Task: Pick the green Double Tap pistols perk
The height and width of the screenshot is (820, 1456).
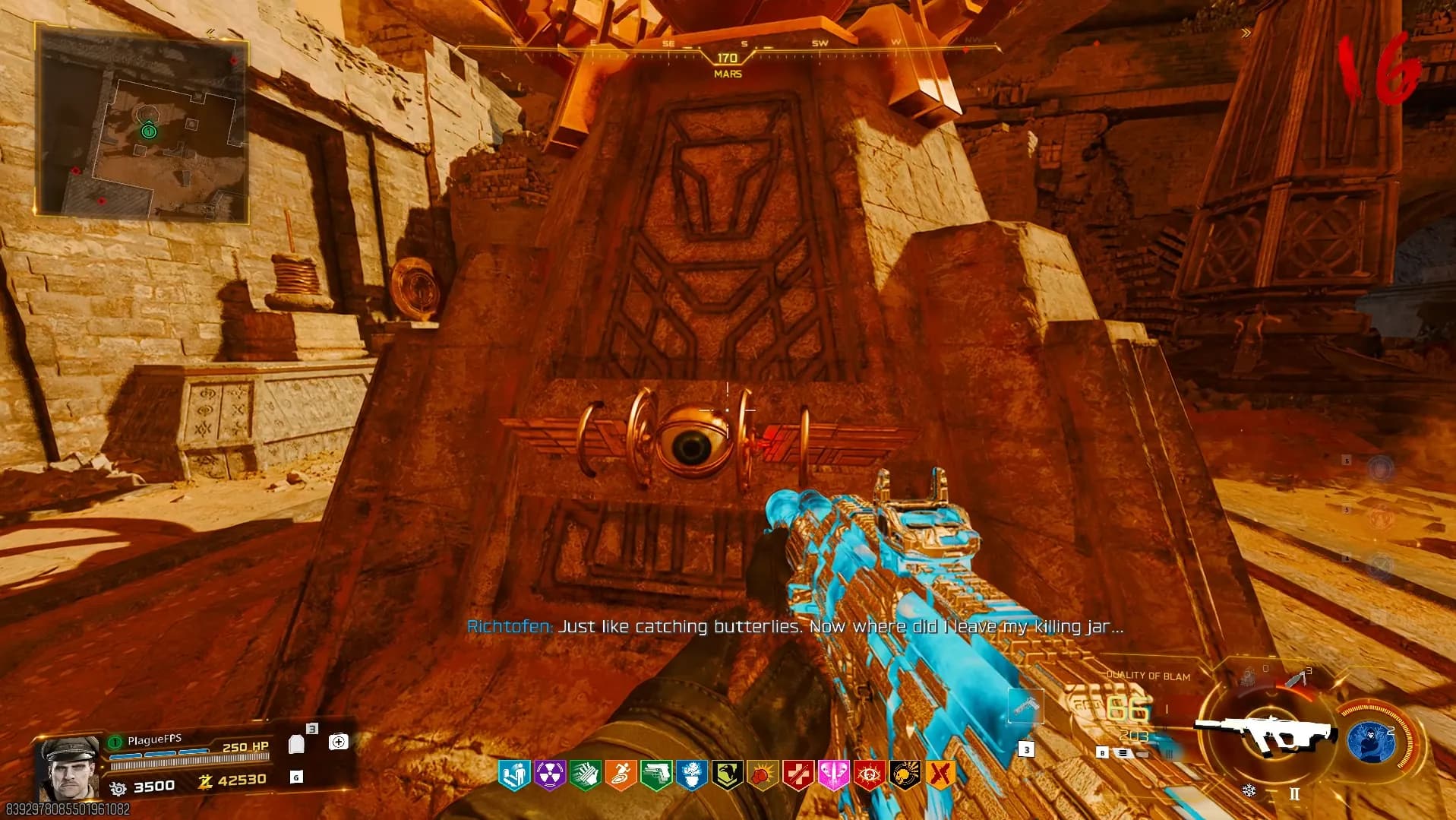Action: point(656,775)
